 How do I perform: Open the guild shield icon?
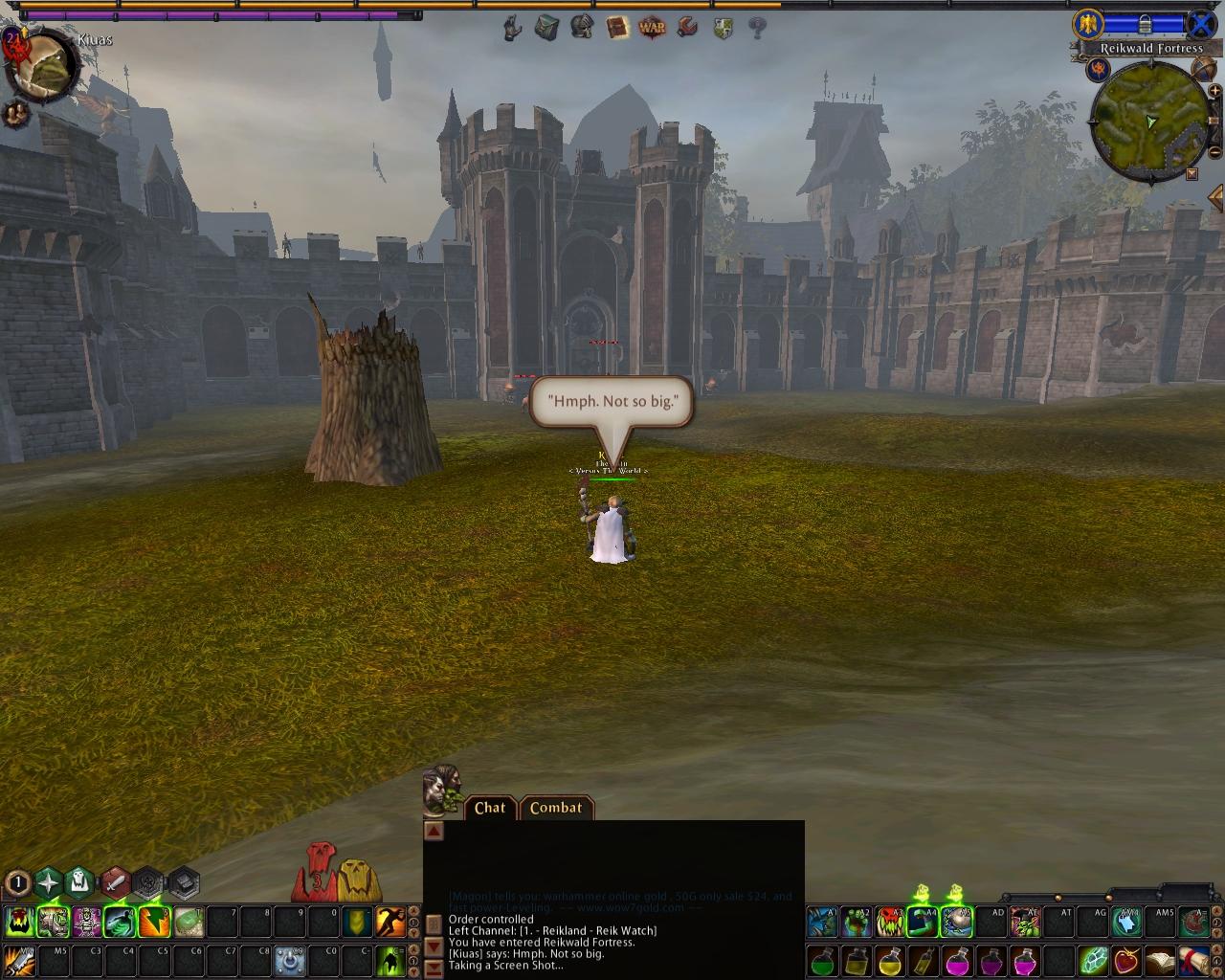723,28
